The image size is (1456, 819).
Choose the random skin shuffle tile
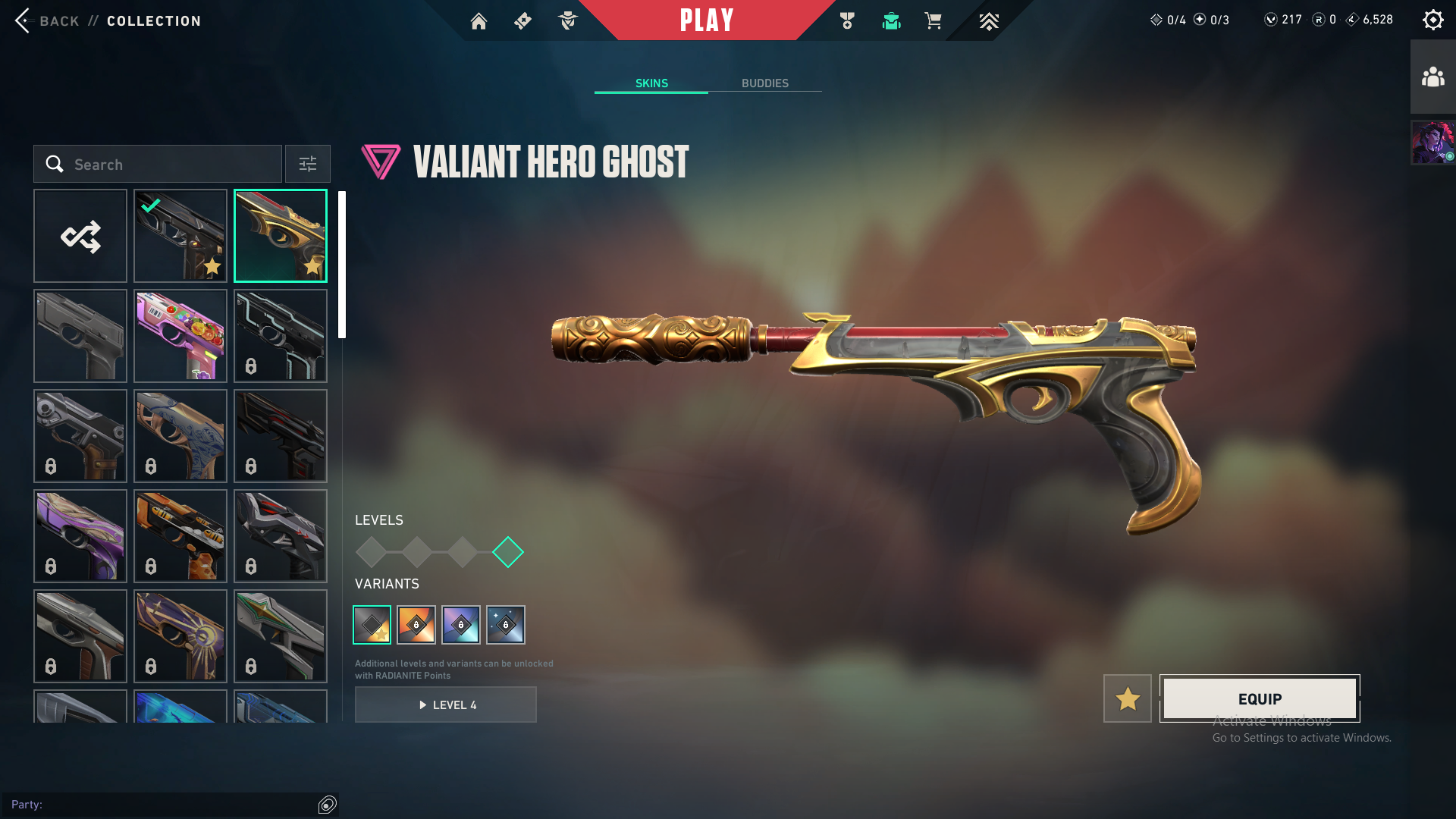click(x=80, y=236)
